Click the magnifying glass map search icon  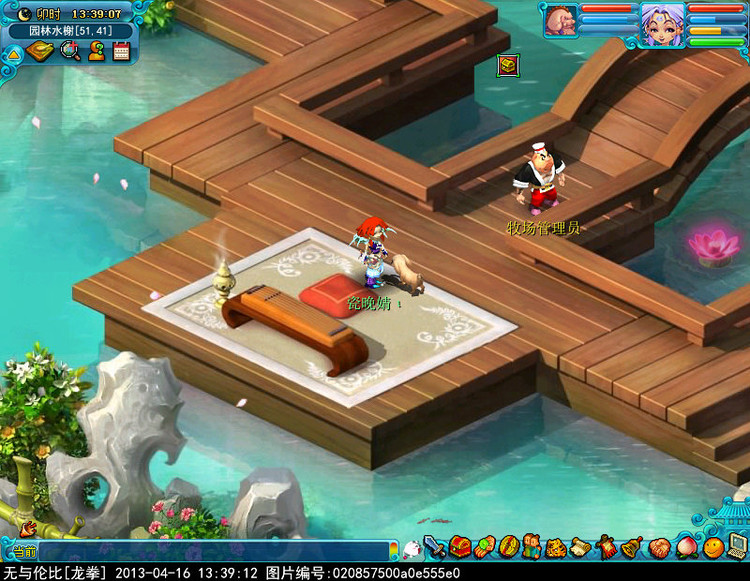pyautogui.click(x=70, y=51)
